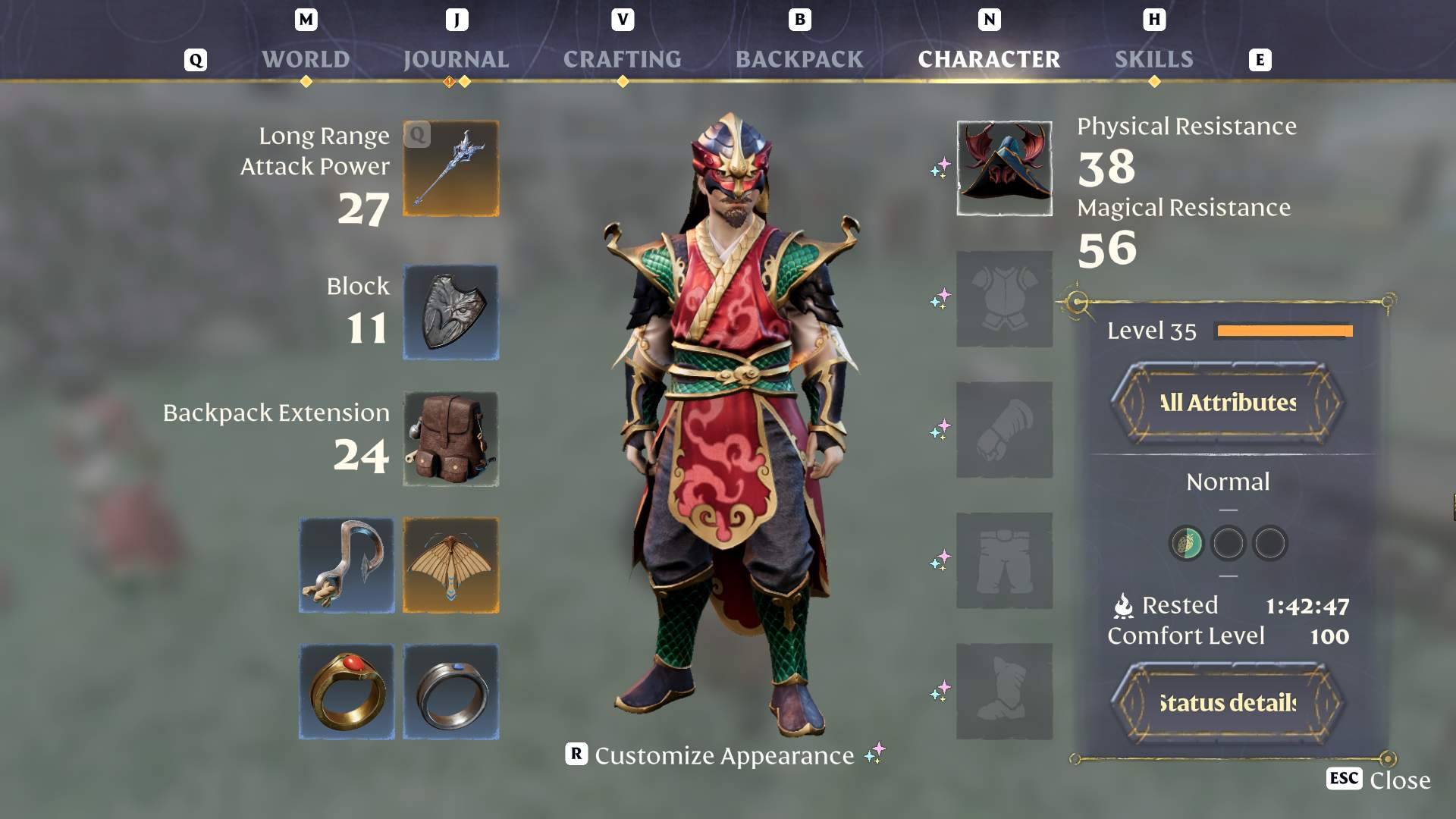The height and width of the screenshot is (819, 1456).
Task: Select the glider equipment slot
Action: (x=450, y=565)
